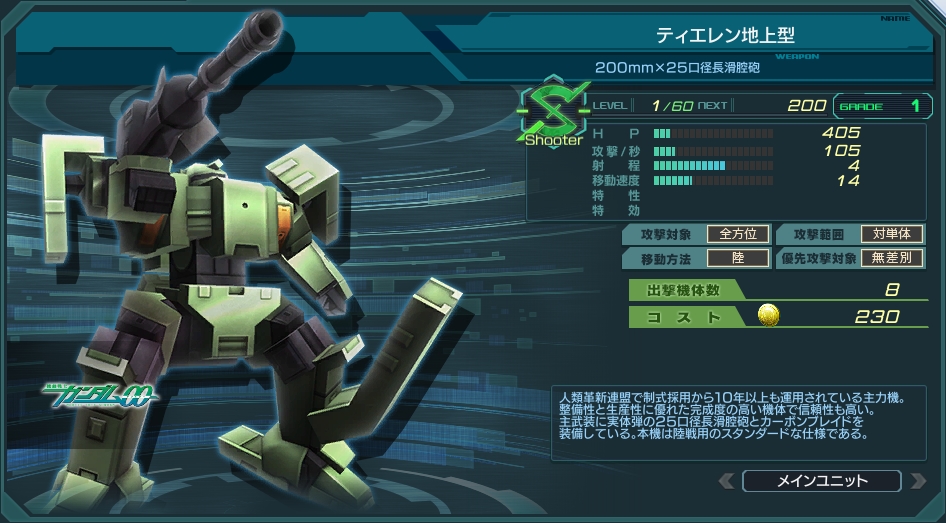This screenshot has height=523, width=946.
Task: Select the left arrow beside メインユニット
Action: [x=727, y=481]
